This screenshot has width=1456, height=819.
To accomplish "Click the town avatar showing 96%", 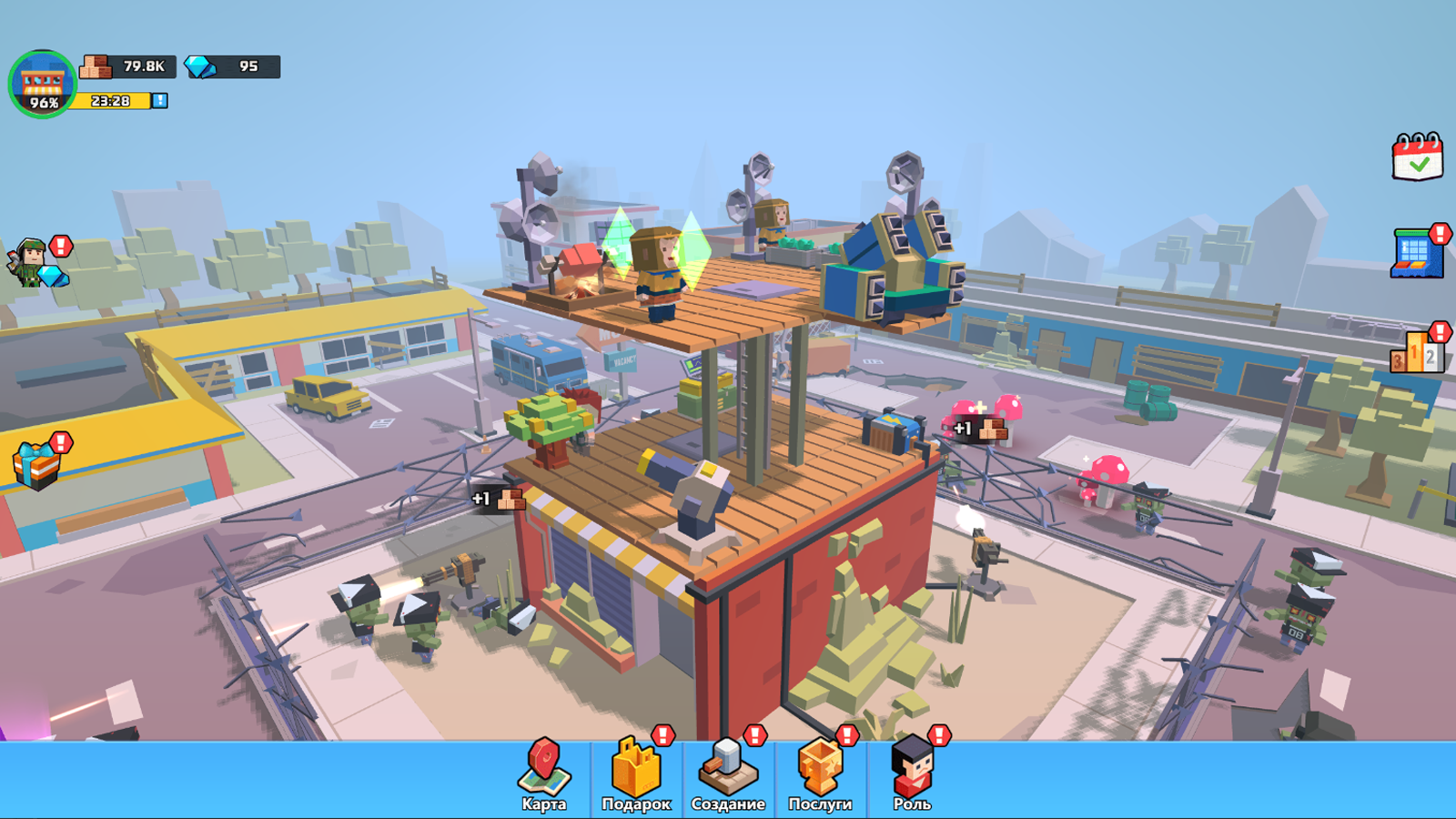I will click(40, 80).
